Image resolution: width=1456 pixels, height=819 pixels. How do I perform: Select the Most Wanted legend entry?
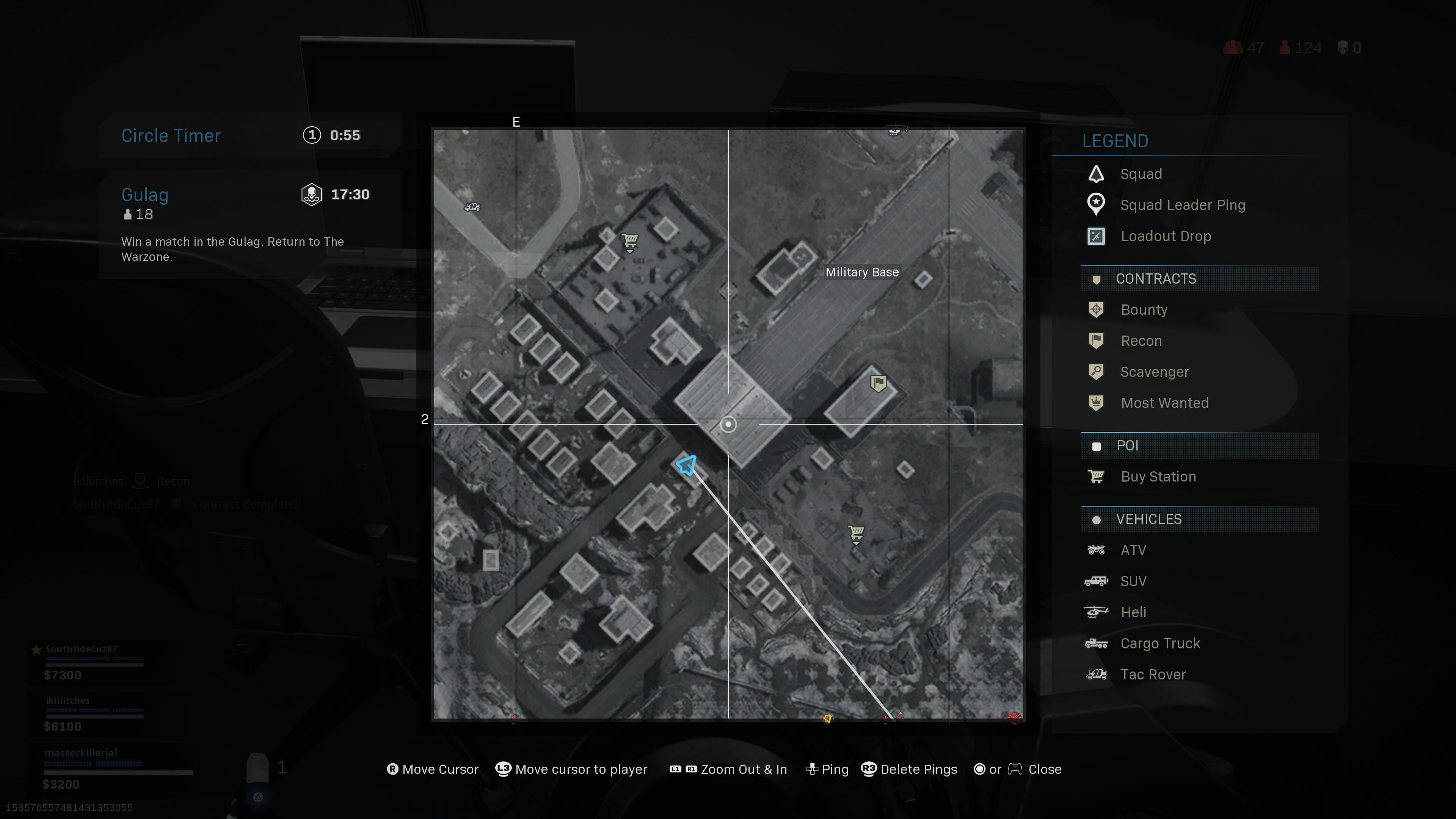pyautogui.click(x=1164, y=403)
